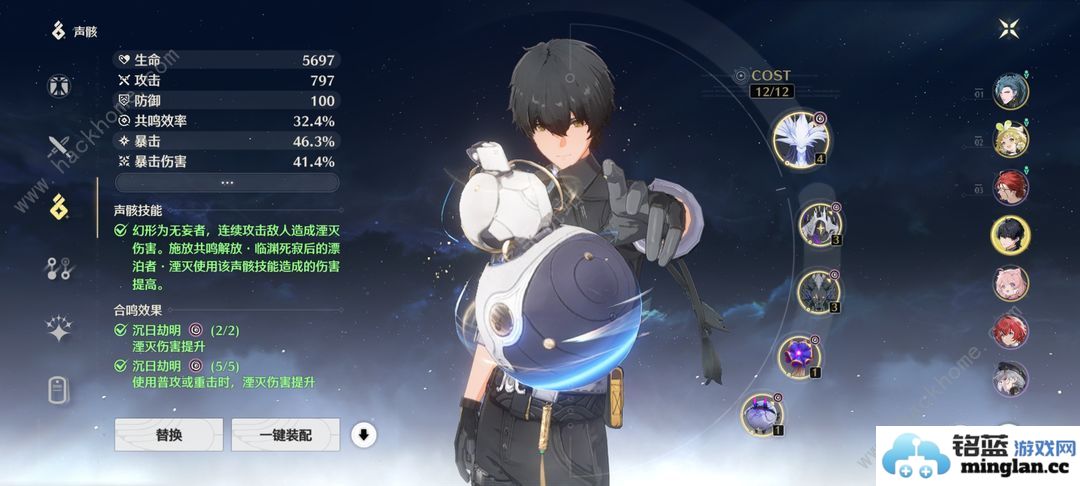Select the grey-haired character with dark hat
1080x486 pixels.
coord(1010,379)
